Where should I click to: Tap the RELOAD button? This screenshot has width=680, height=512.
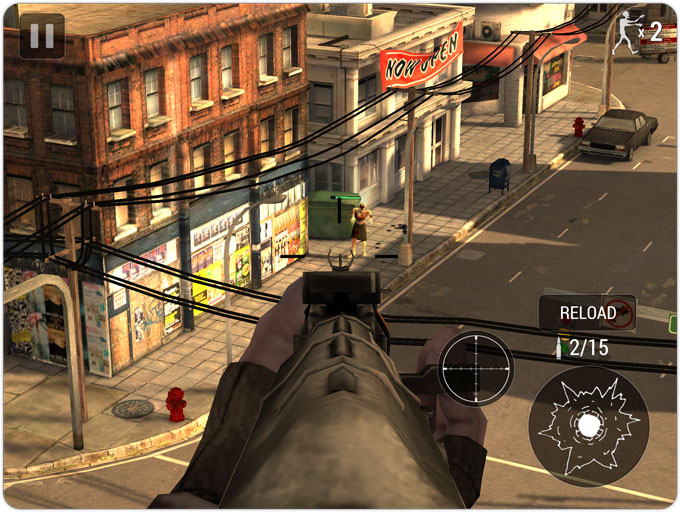point(588,313)
